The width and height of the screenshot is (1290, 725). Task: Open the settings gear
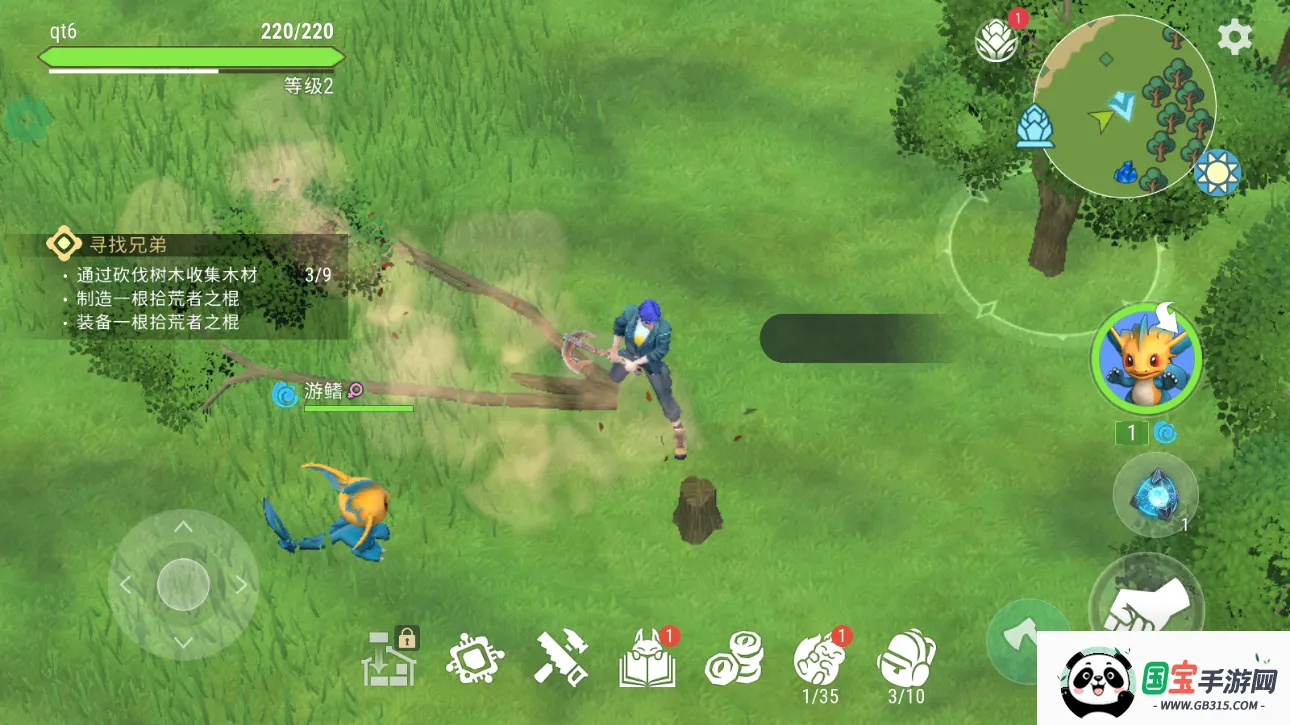[1234, 35]
